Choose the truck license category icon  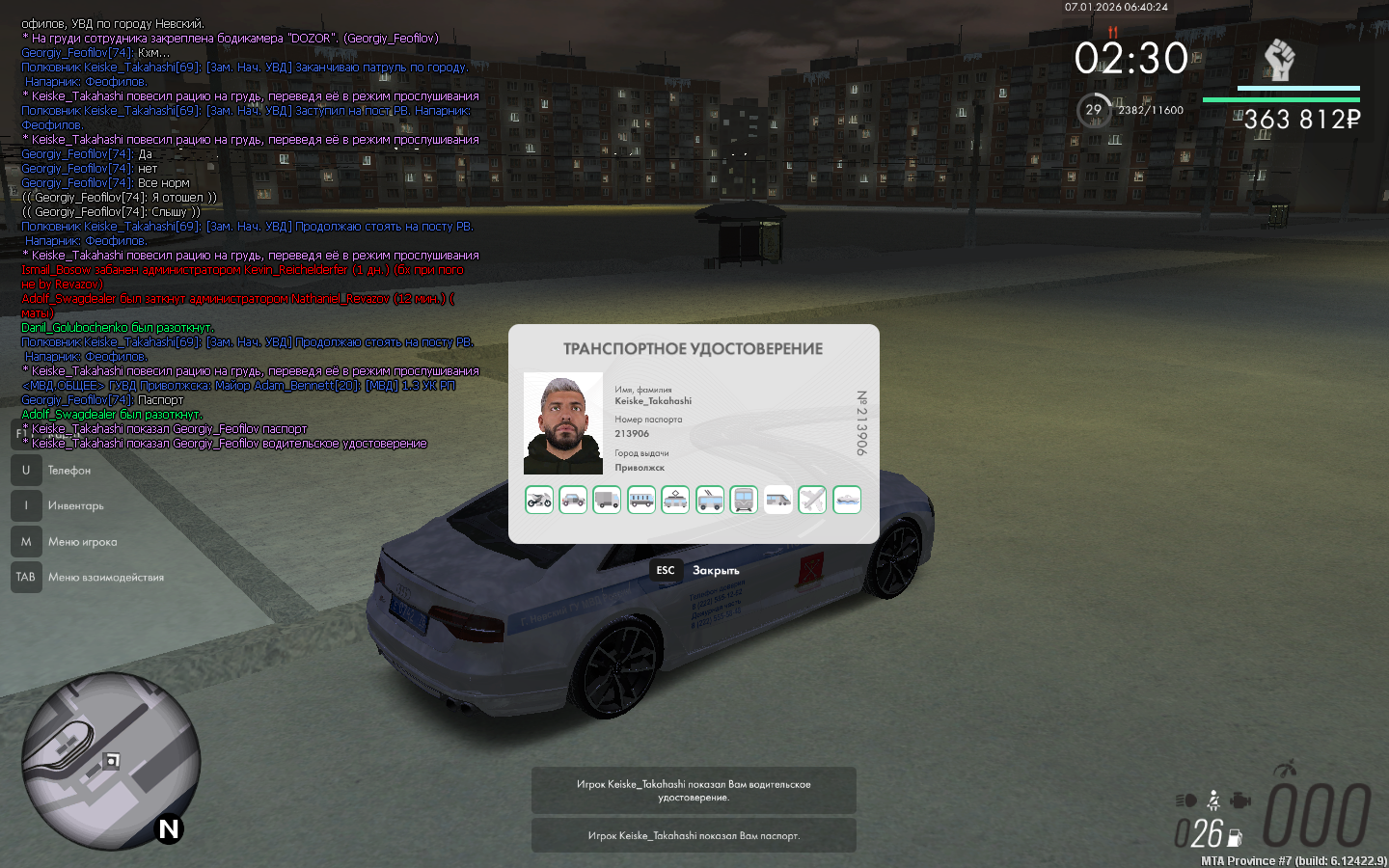607,500
